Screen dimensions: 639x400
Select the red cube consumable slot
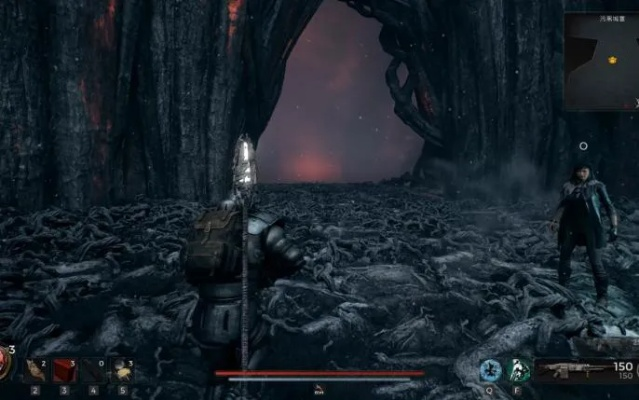[x=64, y=371]
